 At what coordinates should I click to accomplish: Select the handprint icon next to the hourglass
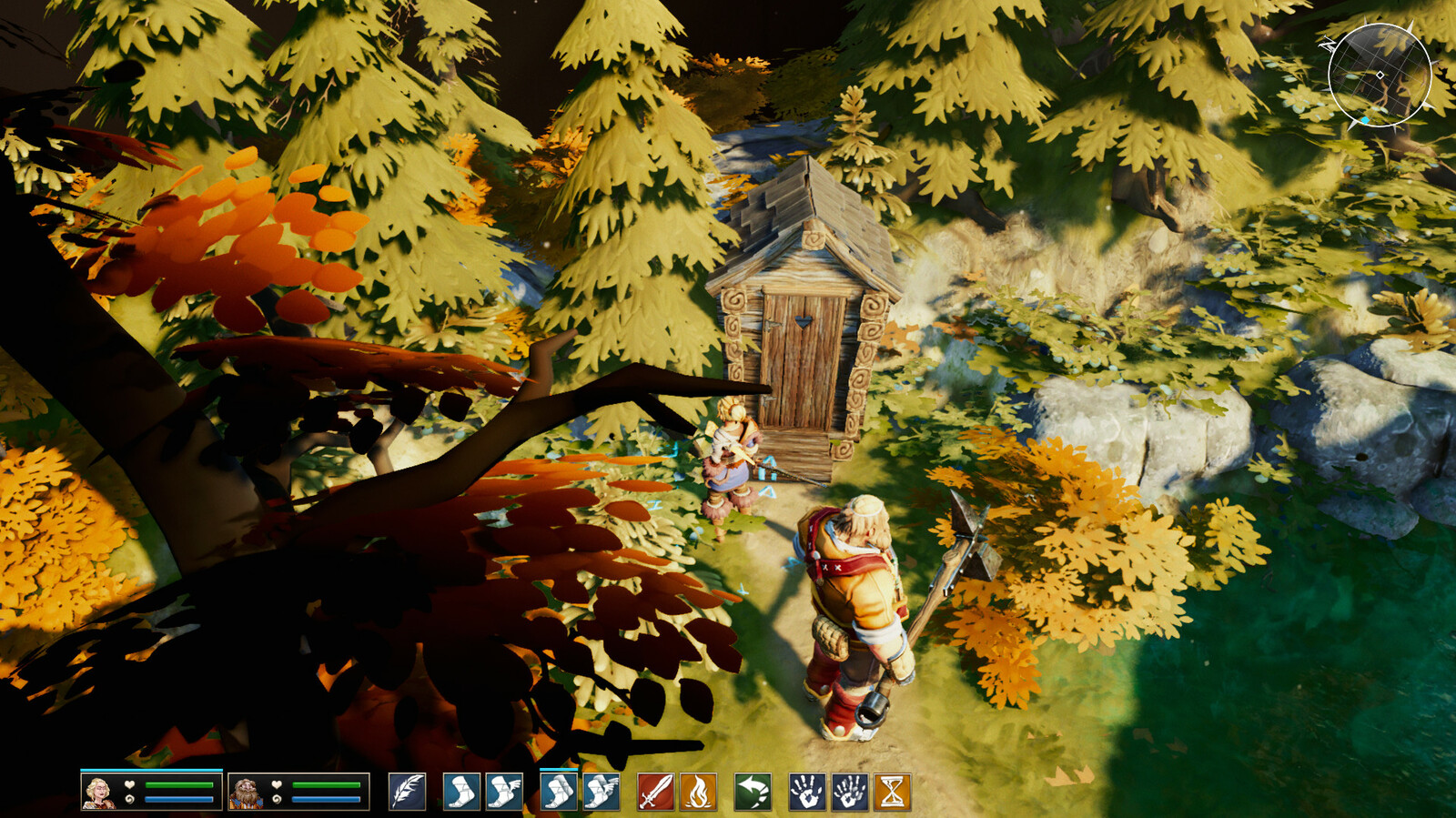tap(849, 792)
